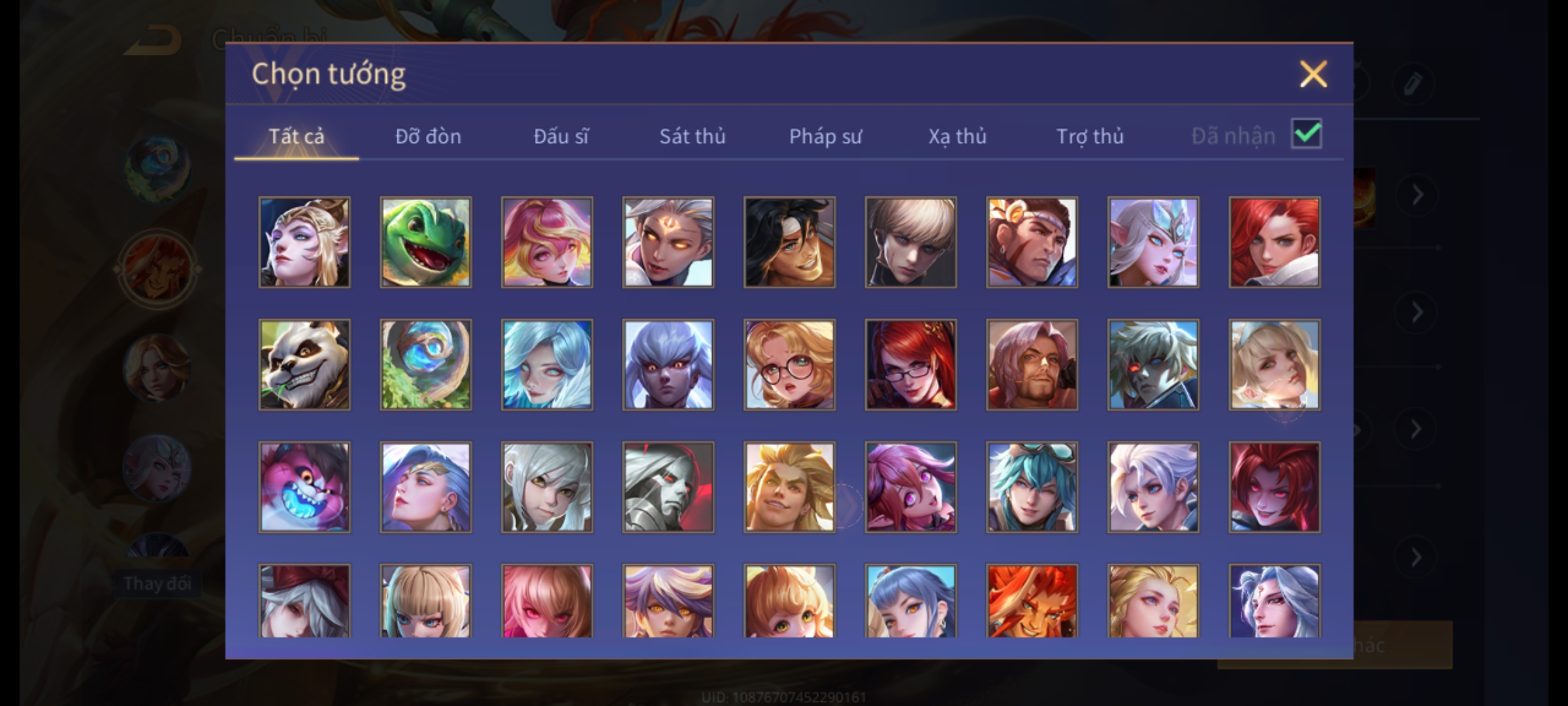The width and height of the screenshot is (1568, 706).
Task: Filter heroes by Xạ thủ
Action: (957, 136)
